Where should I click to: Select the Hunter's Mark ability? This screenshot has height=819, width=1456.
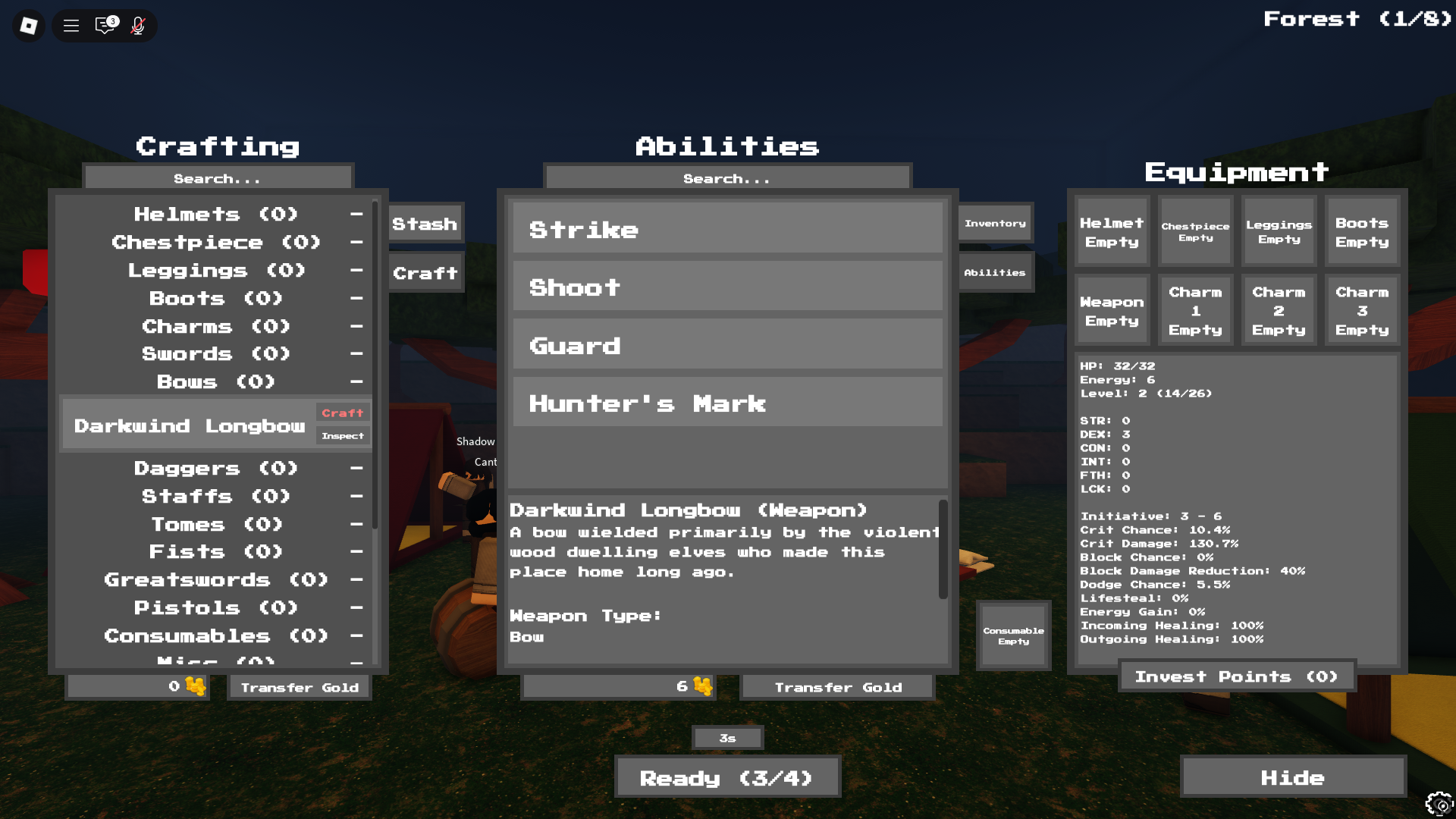pos(726,402)
